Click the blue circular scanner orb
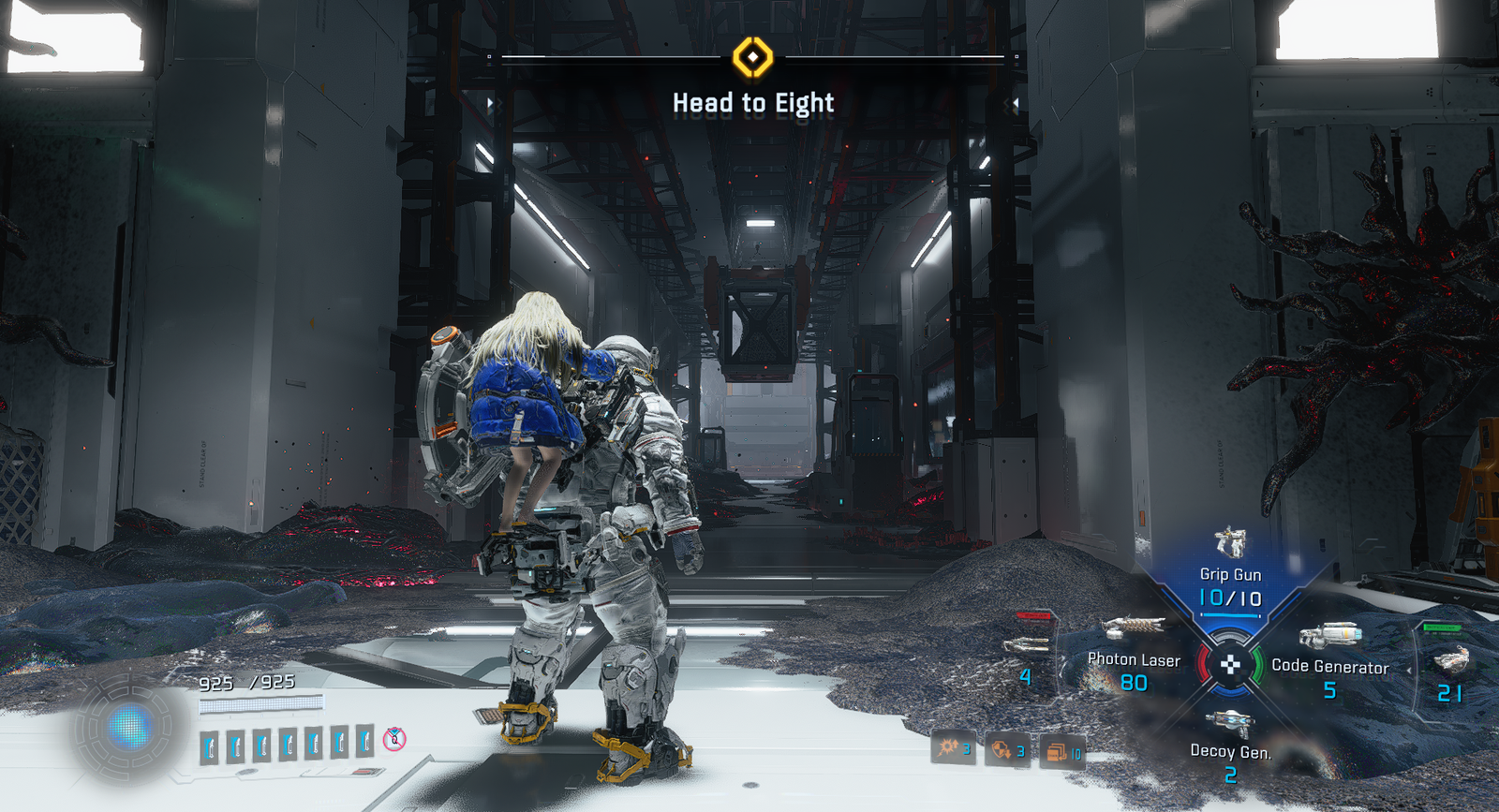 coord(129,727)
